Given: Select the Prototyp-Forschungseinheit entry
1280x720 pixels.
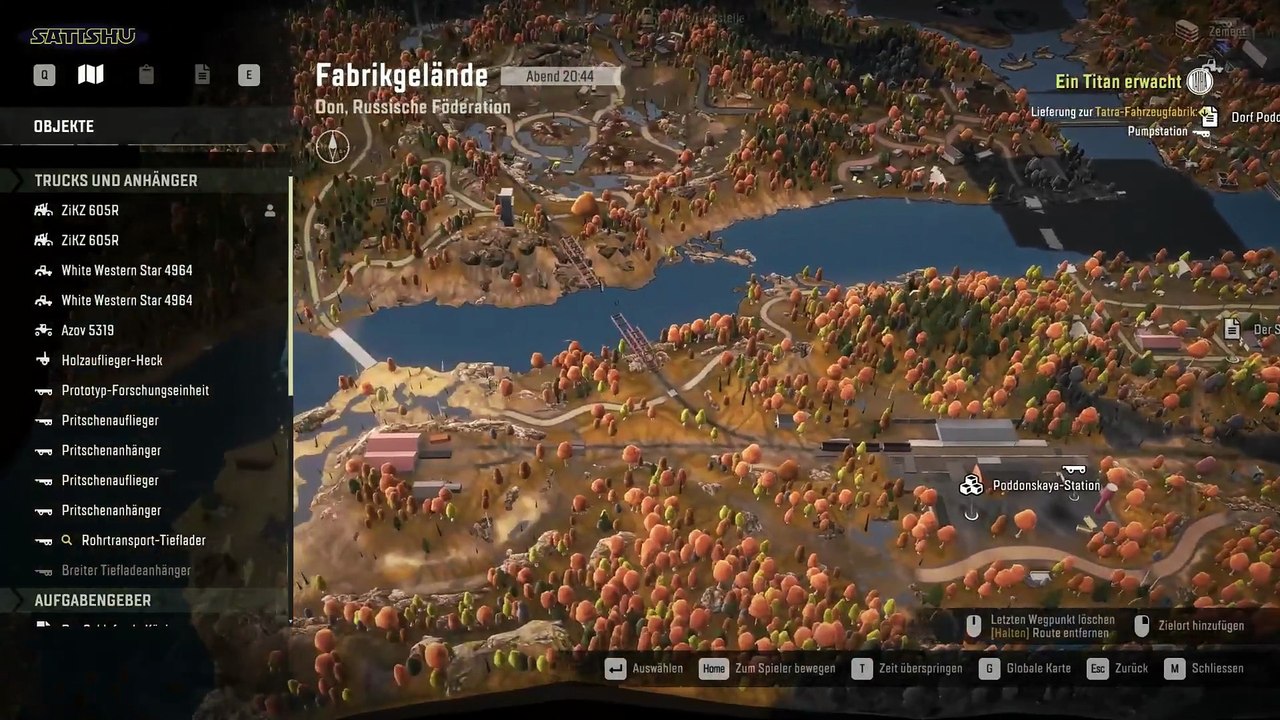Looking at the screenshot, I should [x=135, y=391].
